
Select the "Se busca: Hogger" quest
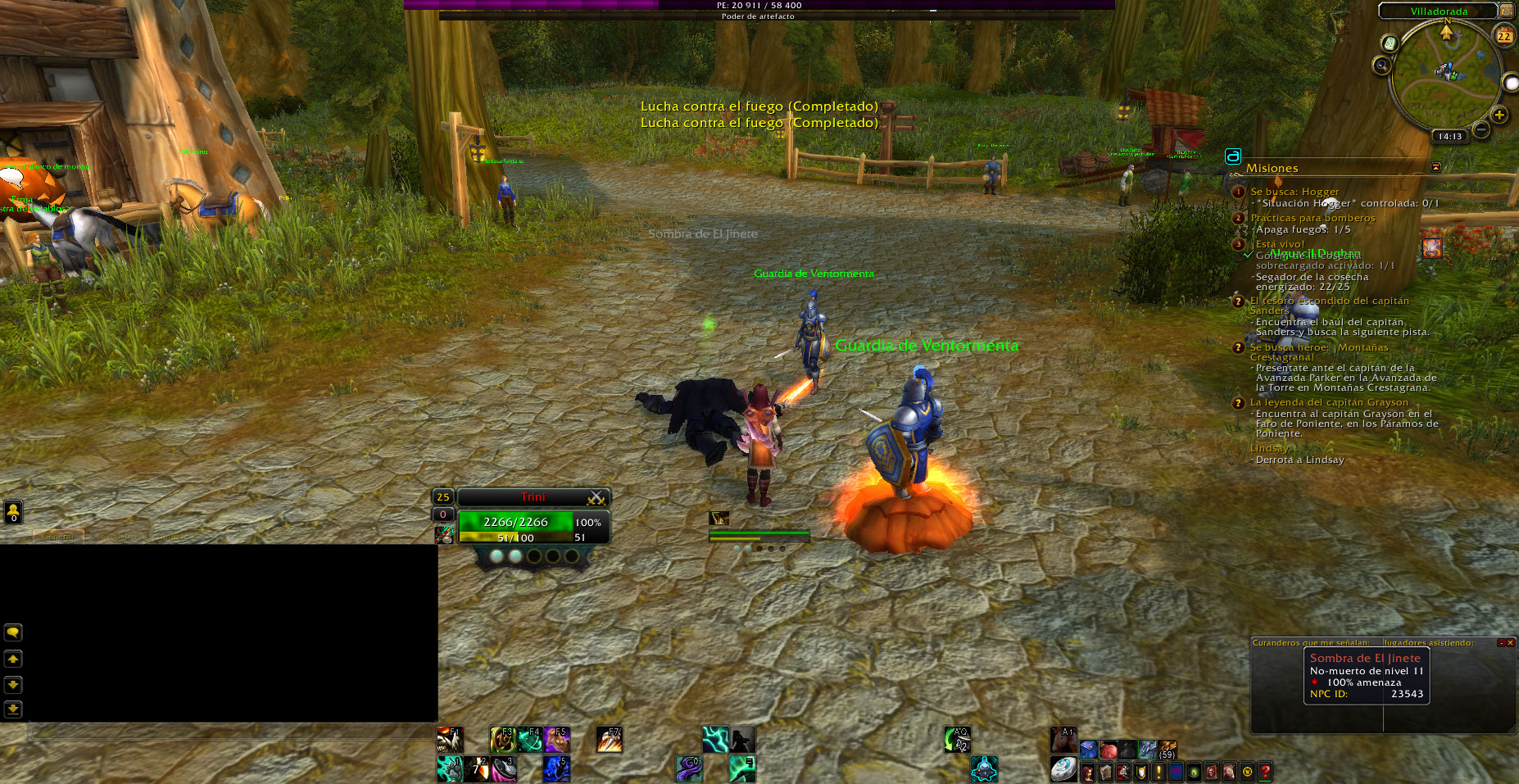click(x=1295, y=192)
